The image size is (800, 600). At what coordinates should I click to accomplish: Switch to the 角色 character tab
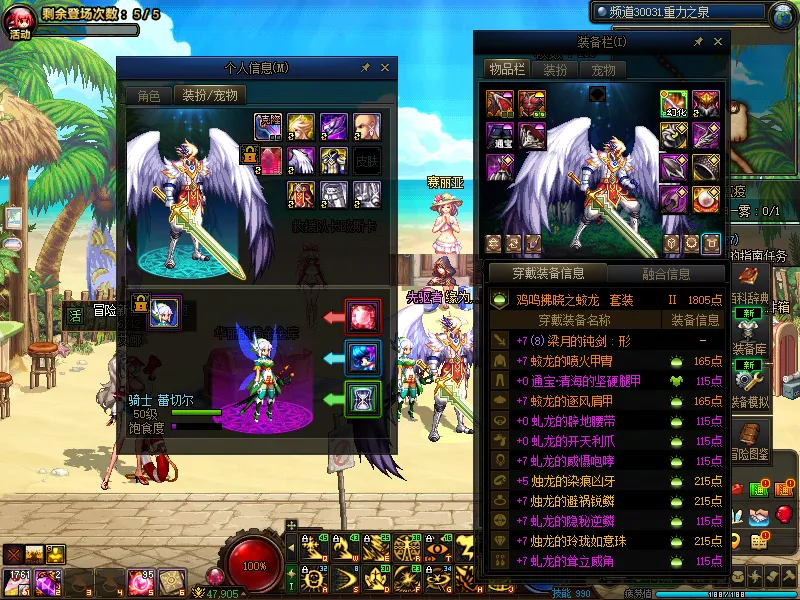click(149, 96)
